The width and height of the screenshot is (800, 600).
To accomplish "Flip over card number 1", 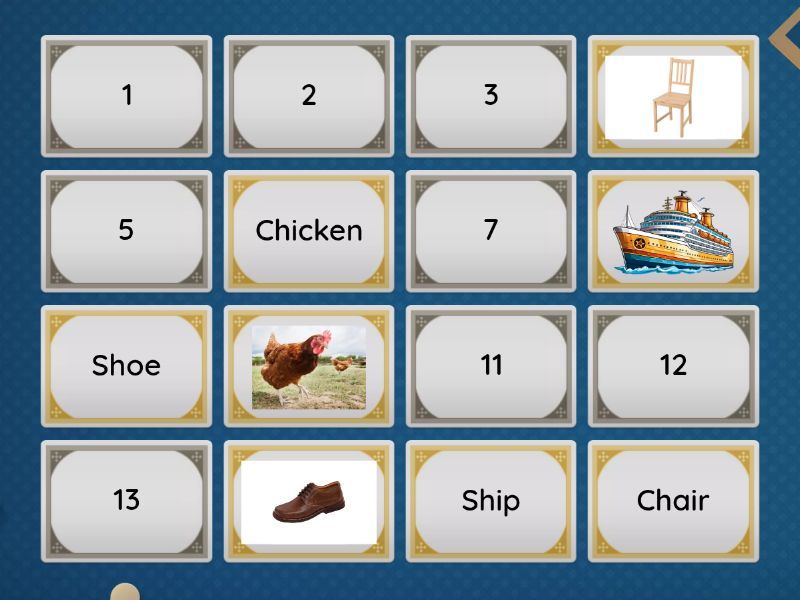I will point(126,96).
